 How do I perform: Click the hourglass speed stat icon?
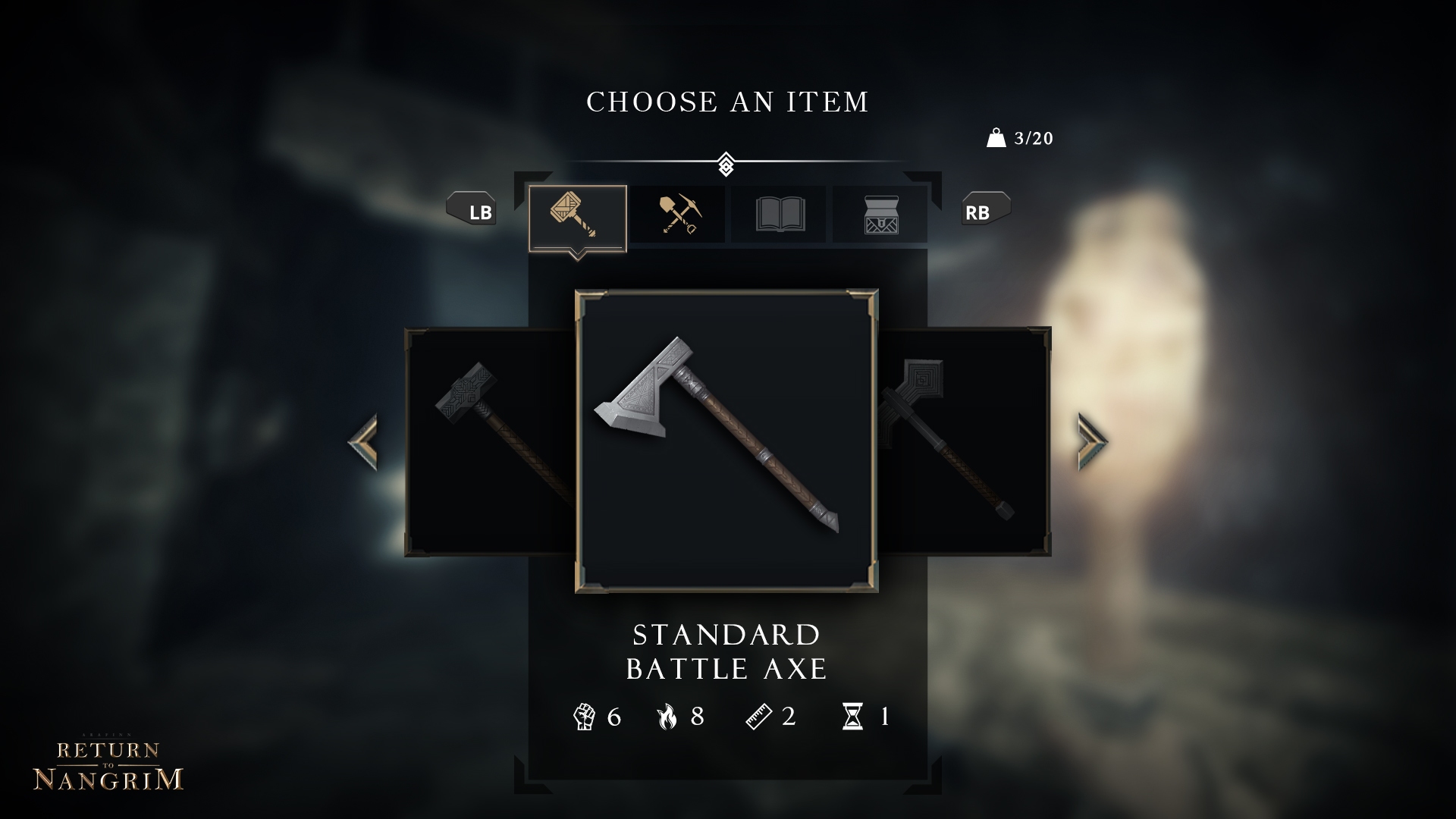(852, 715)
